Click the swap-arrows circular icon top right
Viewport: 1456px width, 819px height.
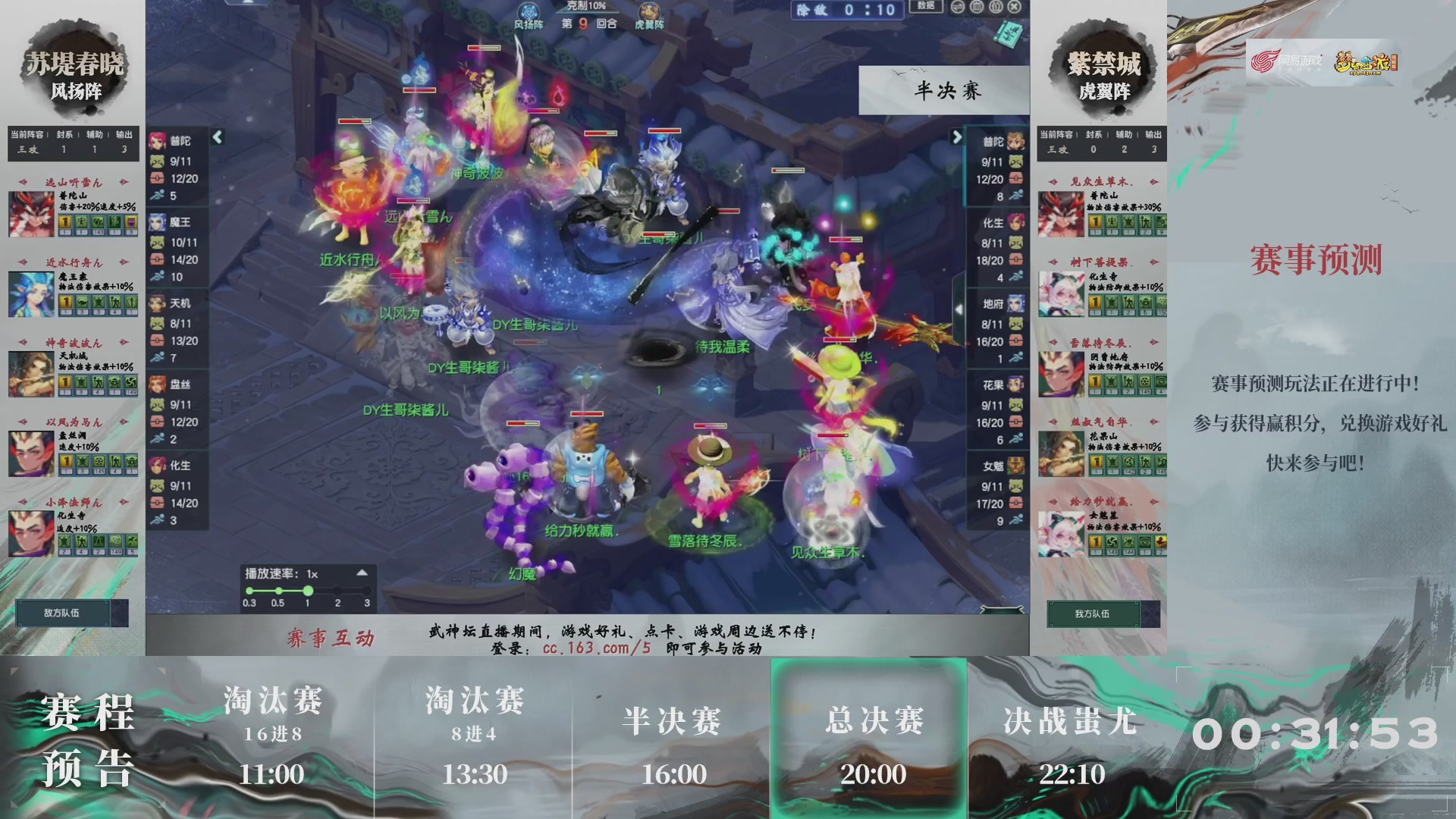coord(957,8)
